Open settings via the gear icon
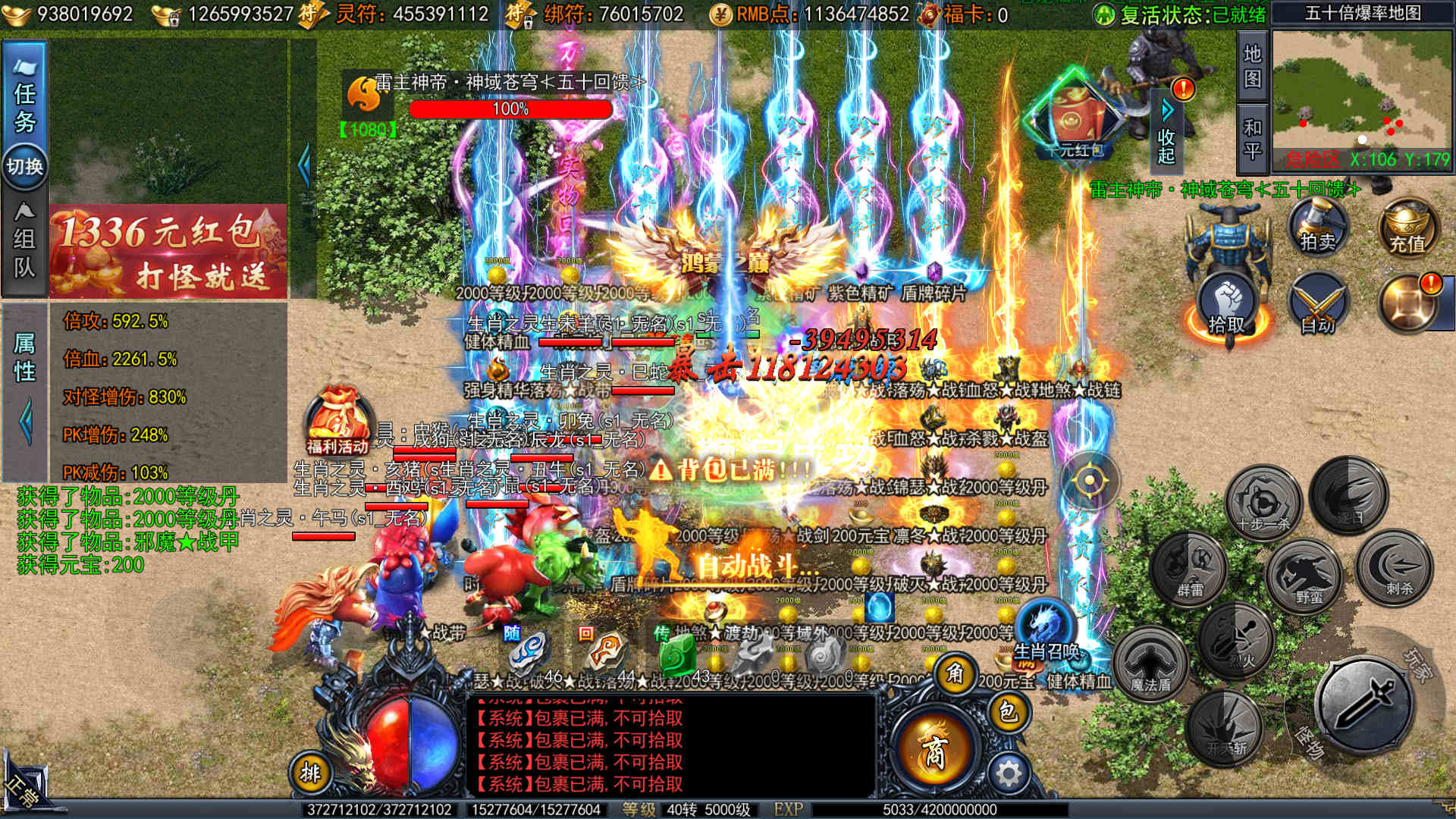 (x=1008, y=774)
